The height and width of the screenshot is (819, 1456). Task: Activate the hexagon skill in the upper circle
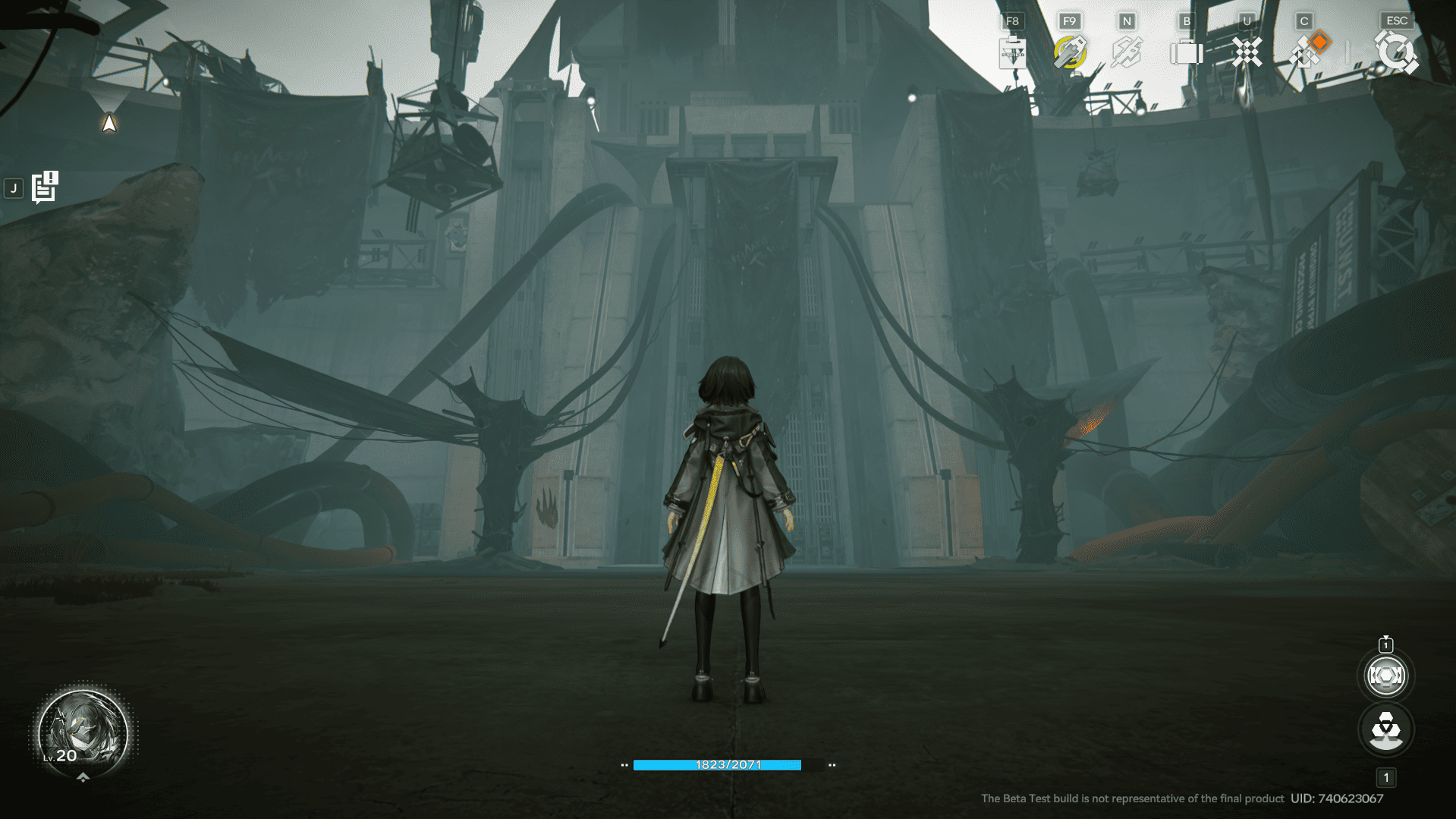tap(1385, 676)
